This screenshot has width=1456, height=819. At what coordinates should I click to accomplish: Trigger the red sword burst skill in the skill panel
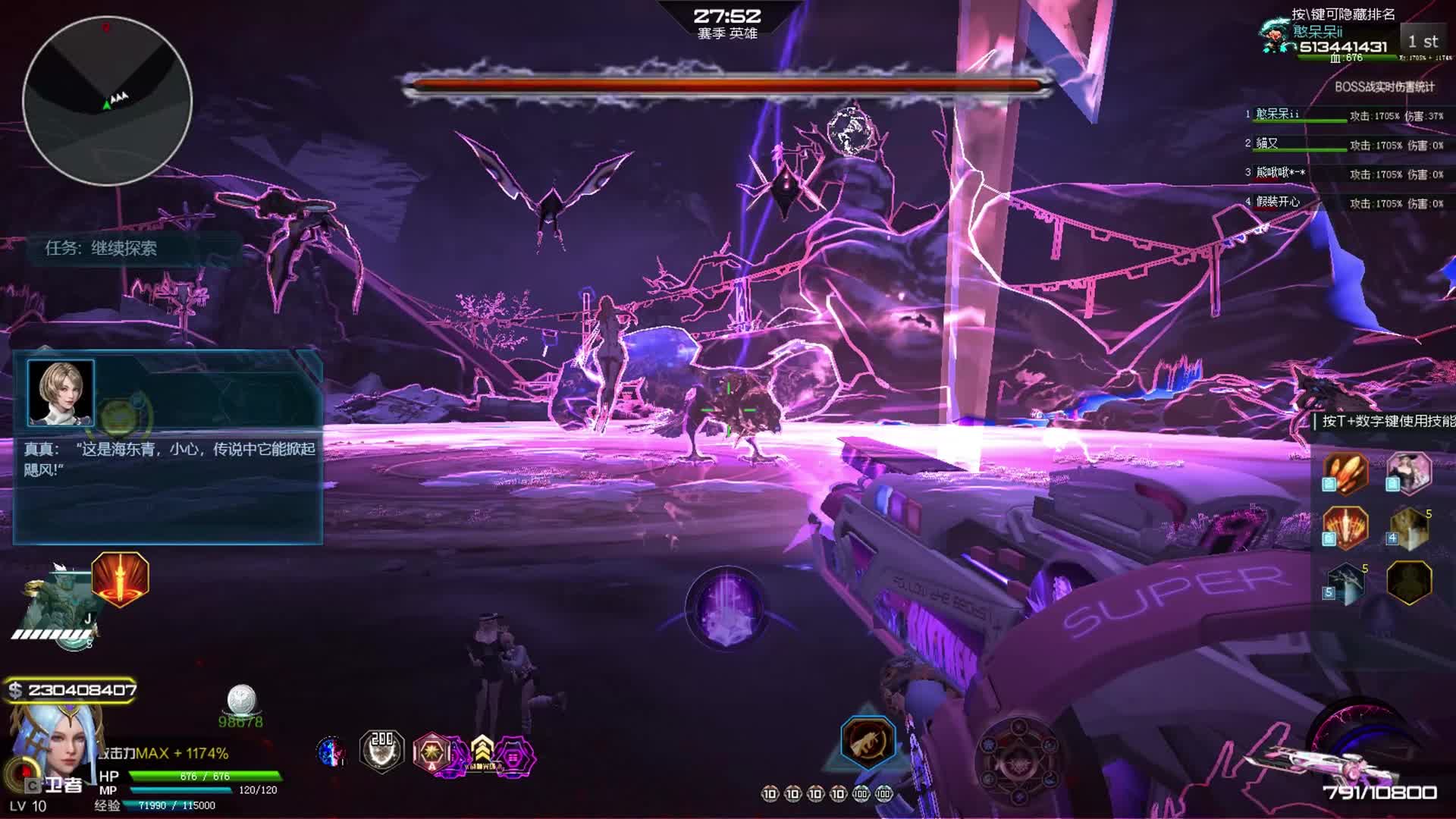click(x=1345, y=526)
